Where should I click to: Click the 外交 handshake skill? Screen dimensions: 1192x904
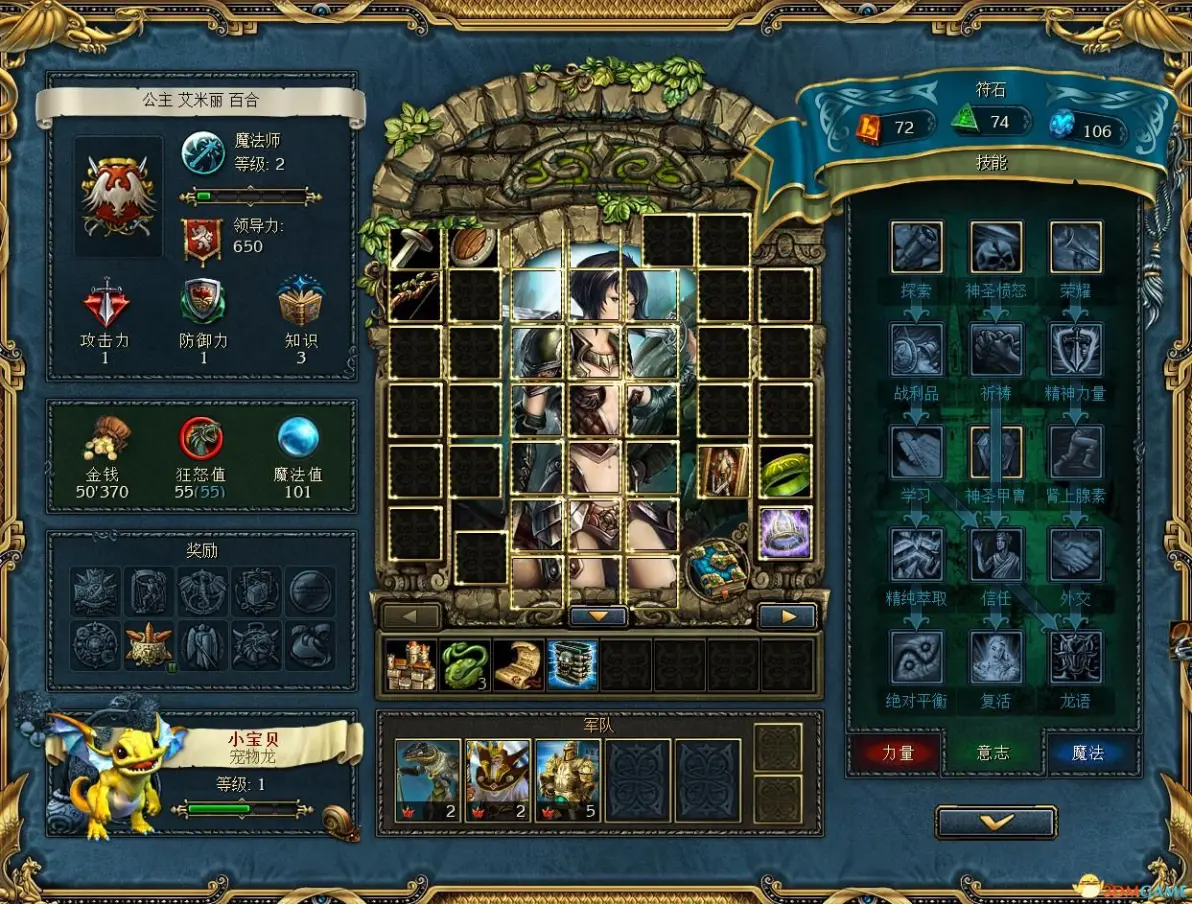pyautogui.click(x=1075, y=554)
